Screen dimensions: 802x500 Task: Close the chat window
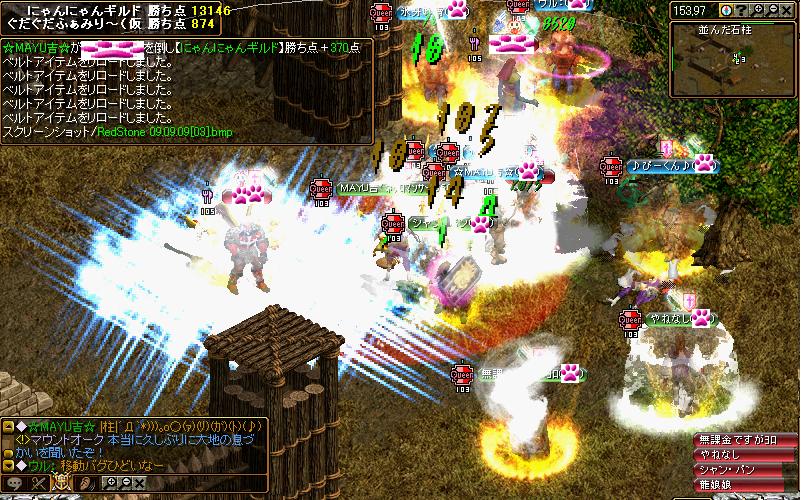tap(139, 482)
